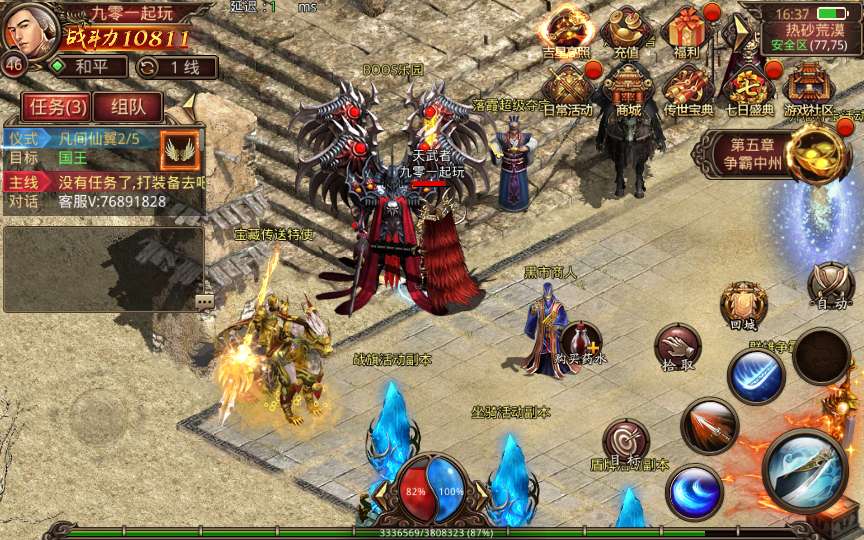Expand the chat box with ellipsis button

(204, 300)
